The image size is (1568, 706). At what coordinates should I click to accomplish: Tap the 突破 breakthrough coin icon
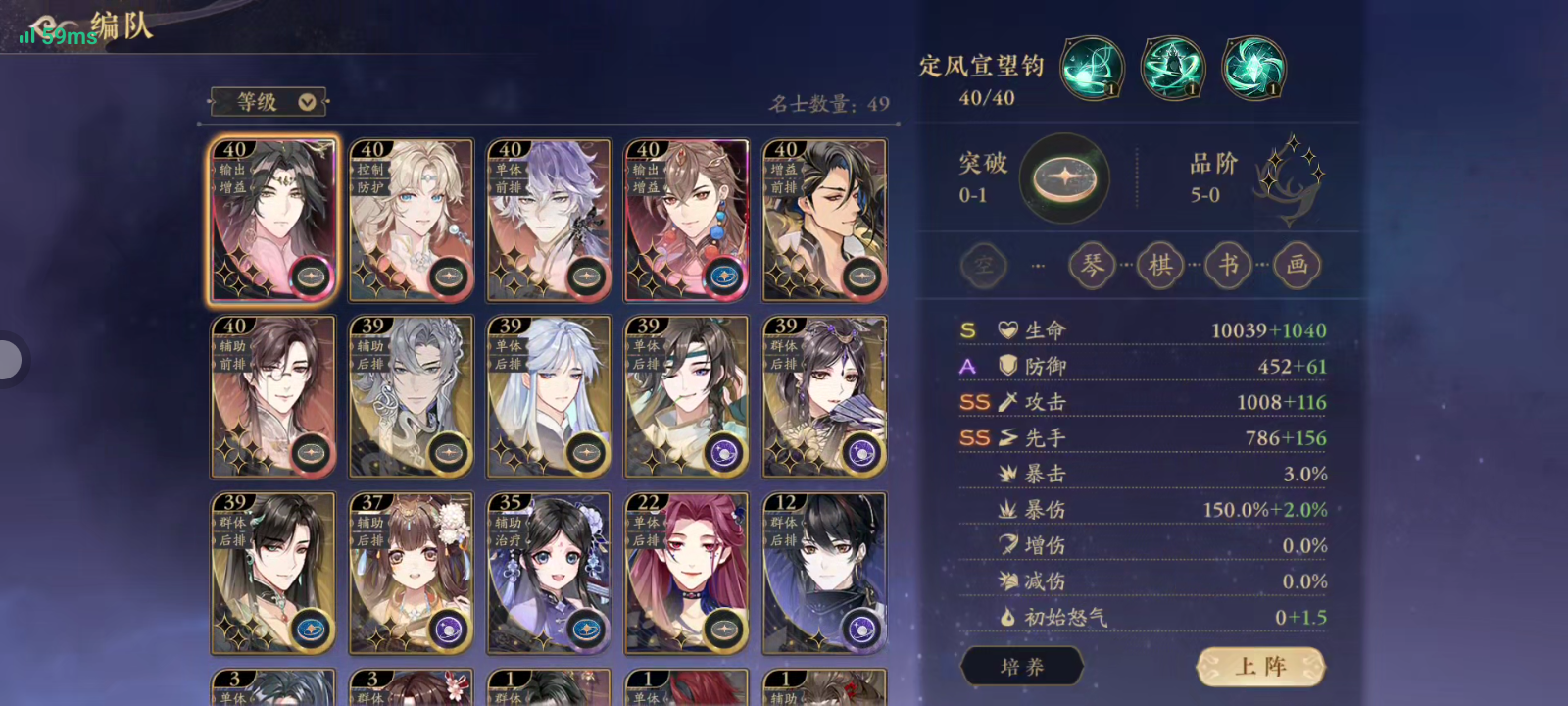(x=1064, y=178)
